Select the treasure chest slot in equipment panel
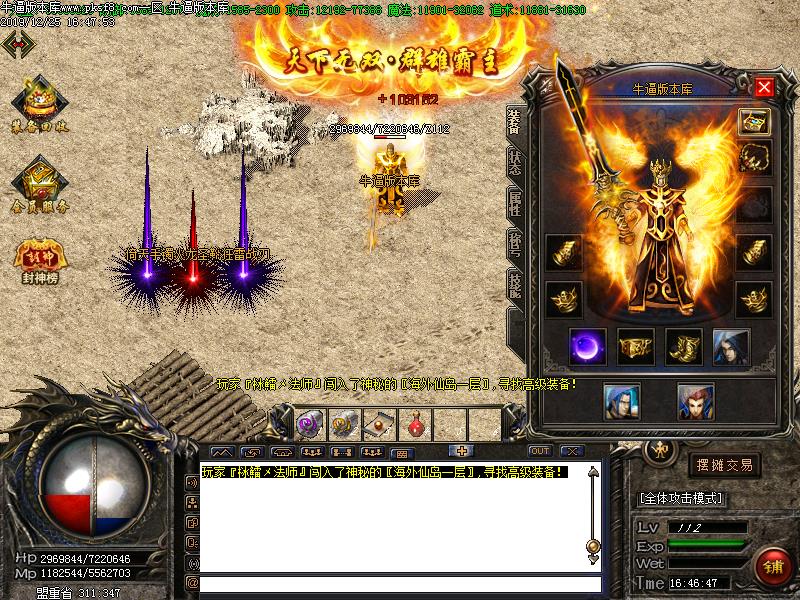This screenshot has height=600, width=800. point(754,122)
